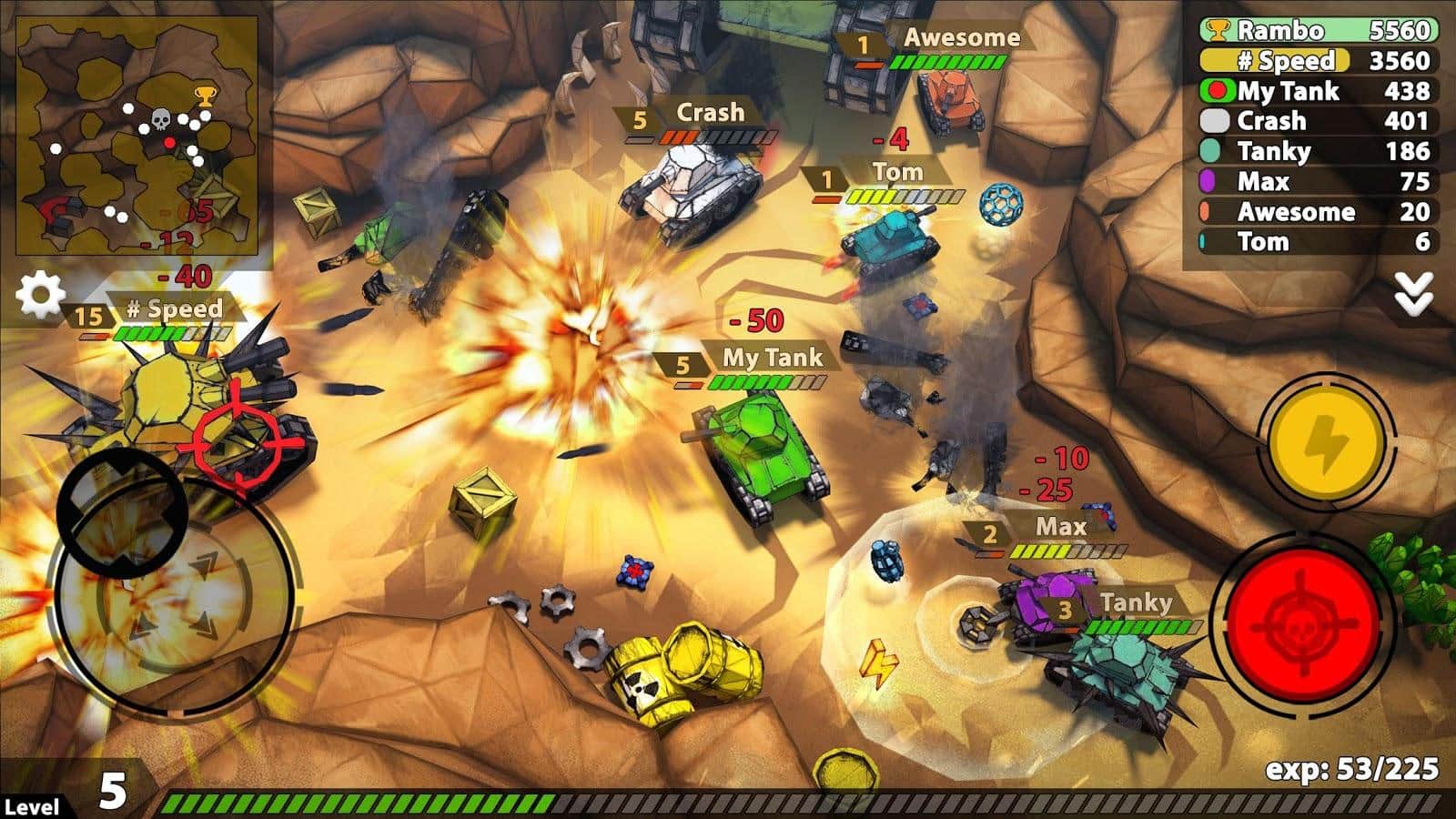The width and height of the screenshot is (1456, 819).
Task: Click the minimap in the corner
Action: pos(137,138)
